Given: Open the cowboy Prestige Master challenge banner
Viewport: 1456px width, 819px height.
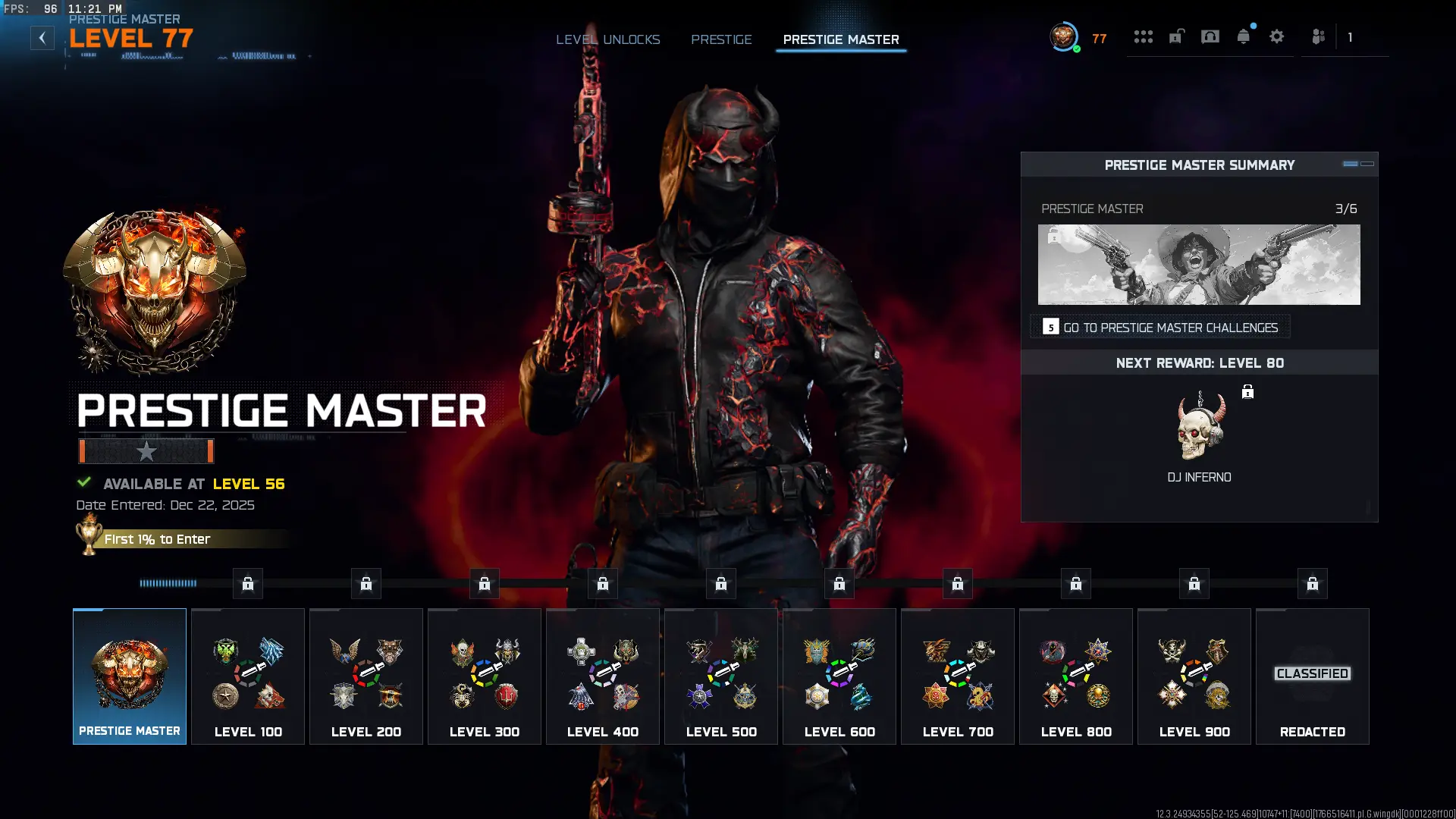Looking at the screenshot, I should pyautogui.click(x=1198, y=265).
